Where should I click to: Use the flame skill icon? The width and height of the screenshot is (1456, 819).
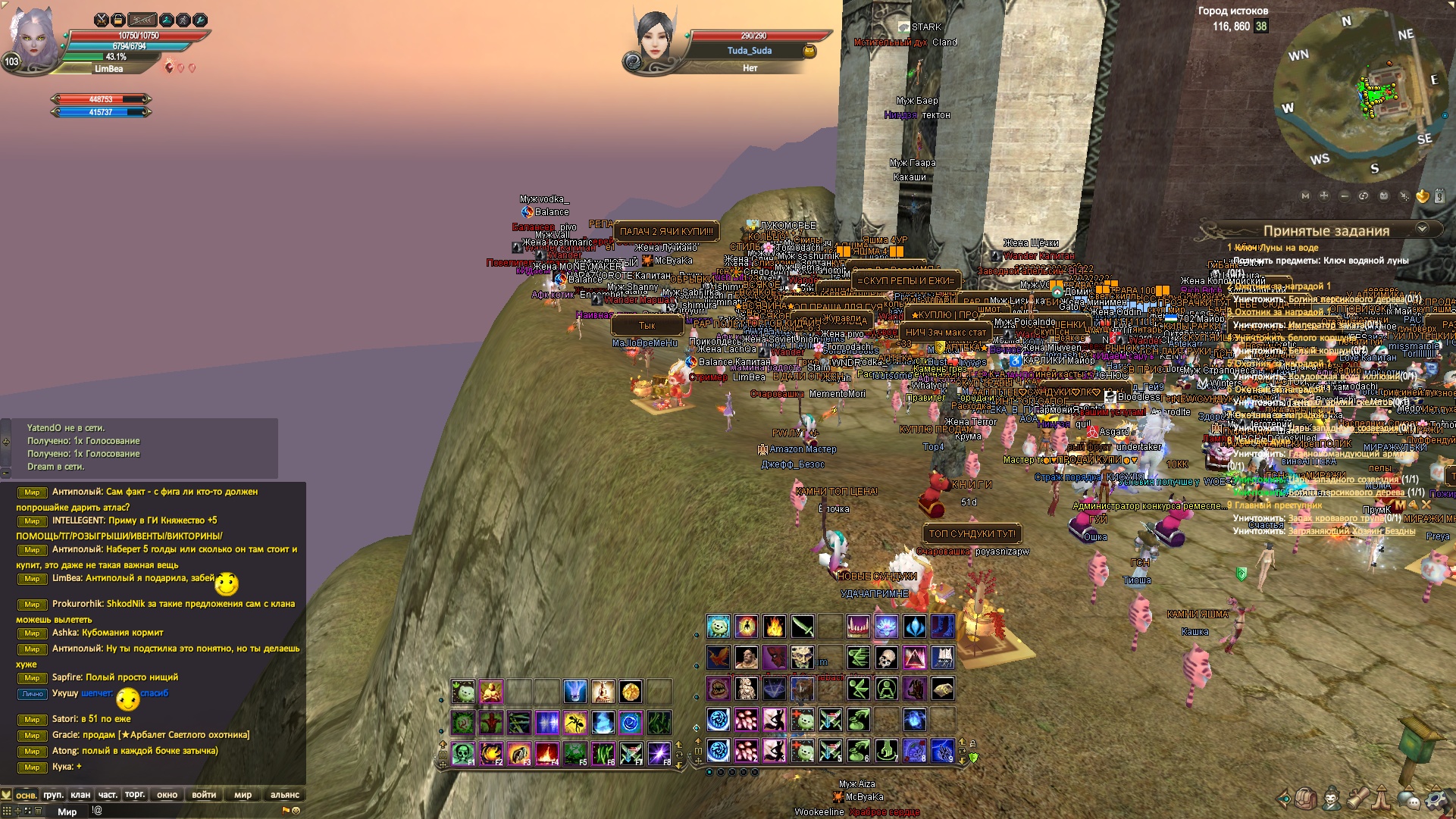point(775,627)
